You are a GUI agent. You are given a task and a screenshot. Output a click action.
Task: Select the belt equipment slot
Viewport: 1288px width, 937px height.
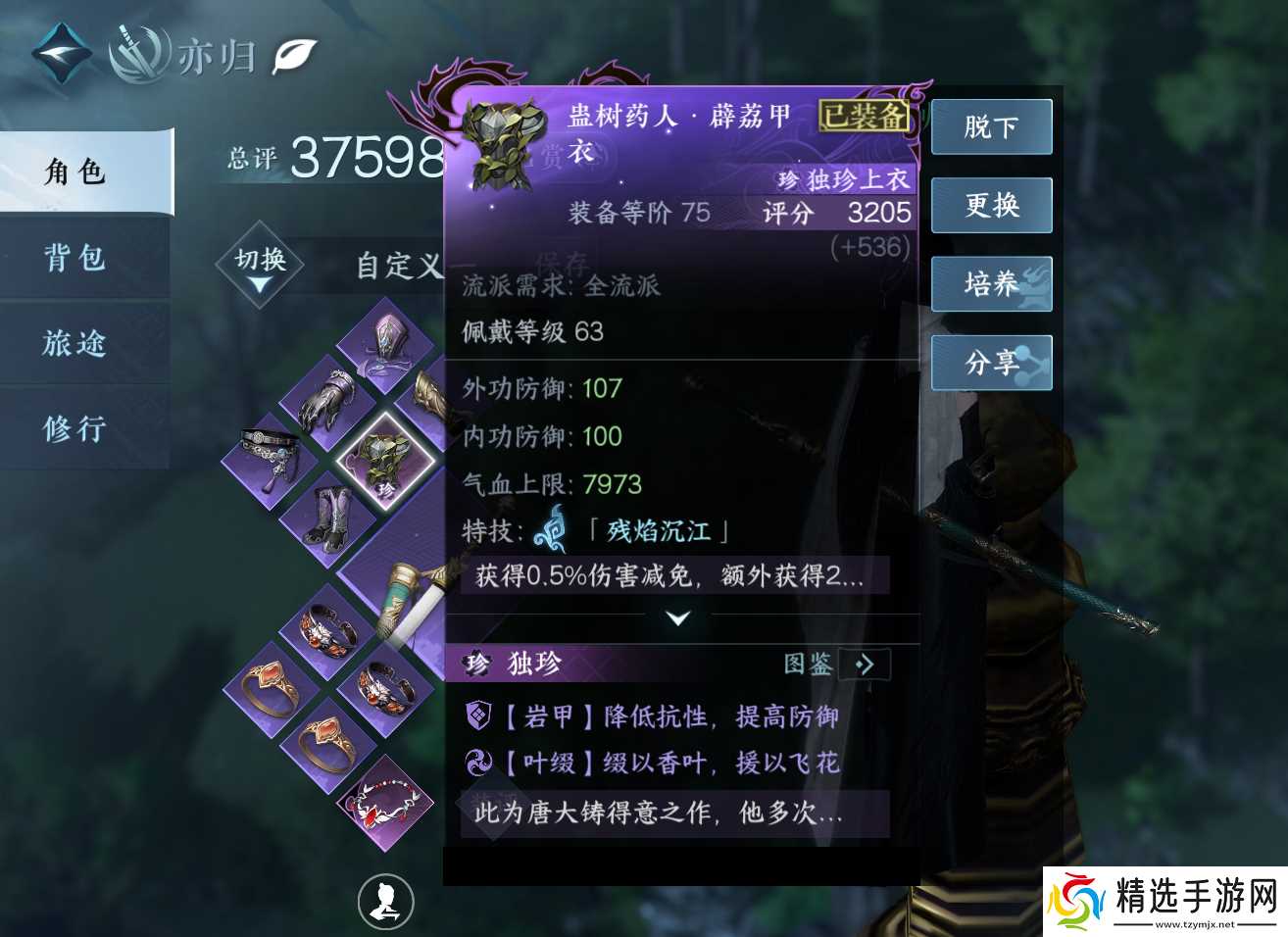(271, 453)
